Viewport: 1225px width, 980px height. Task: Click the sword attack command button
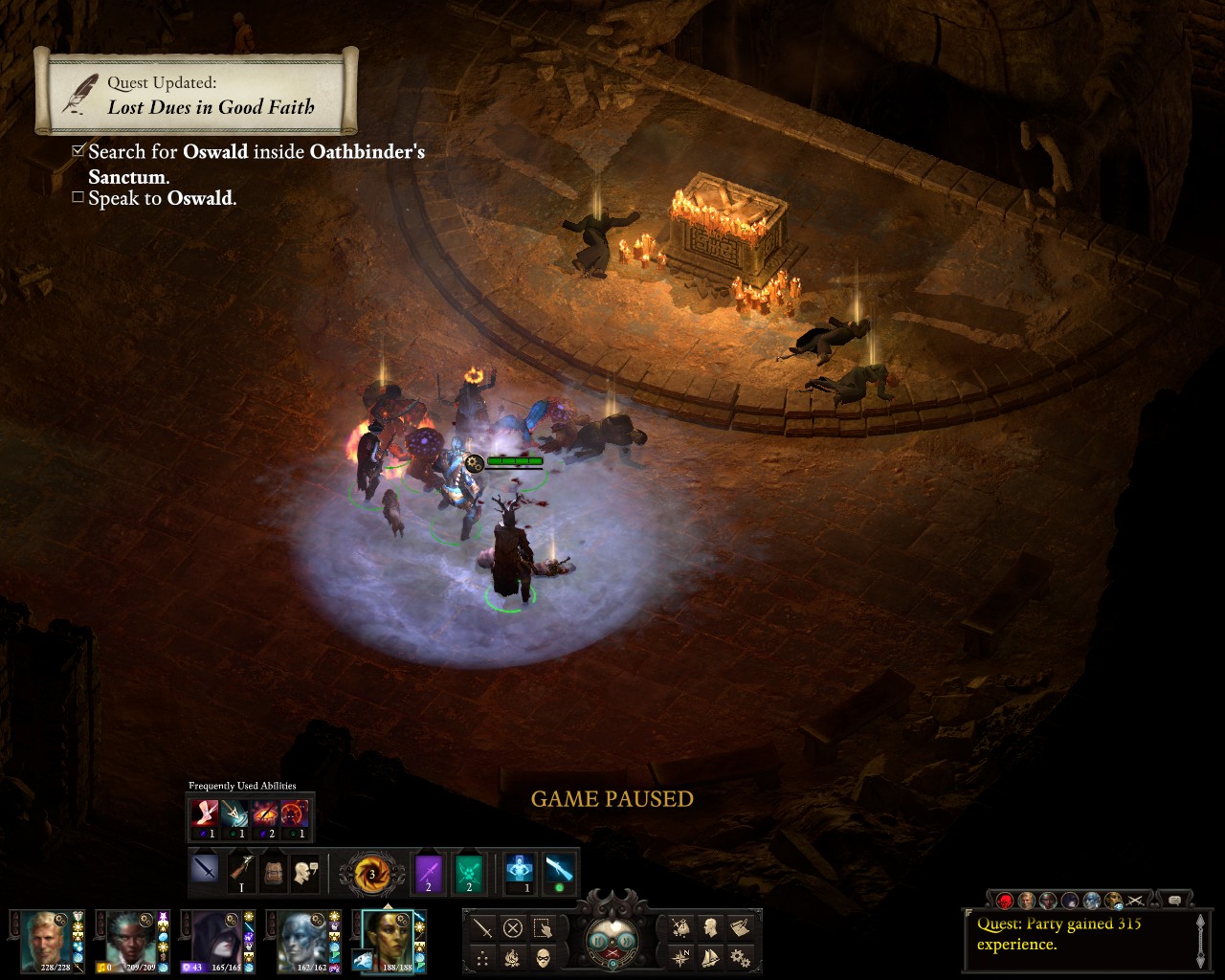click(483, 927)
